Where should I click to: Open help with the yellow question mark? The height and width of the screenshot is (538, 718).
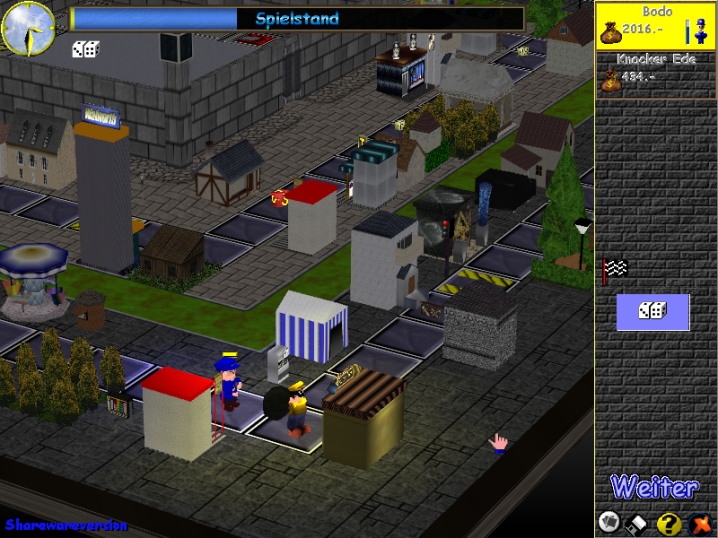670,522
